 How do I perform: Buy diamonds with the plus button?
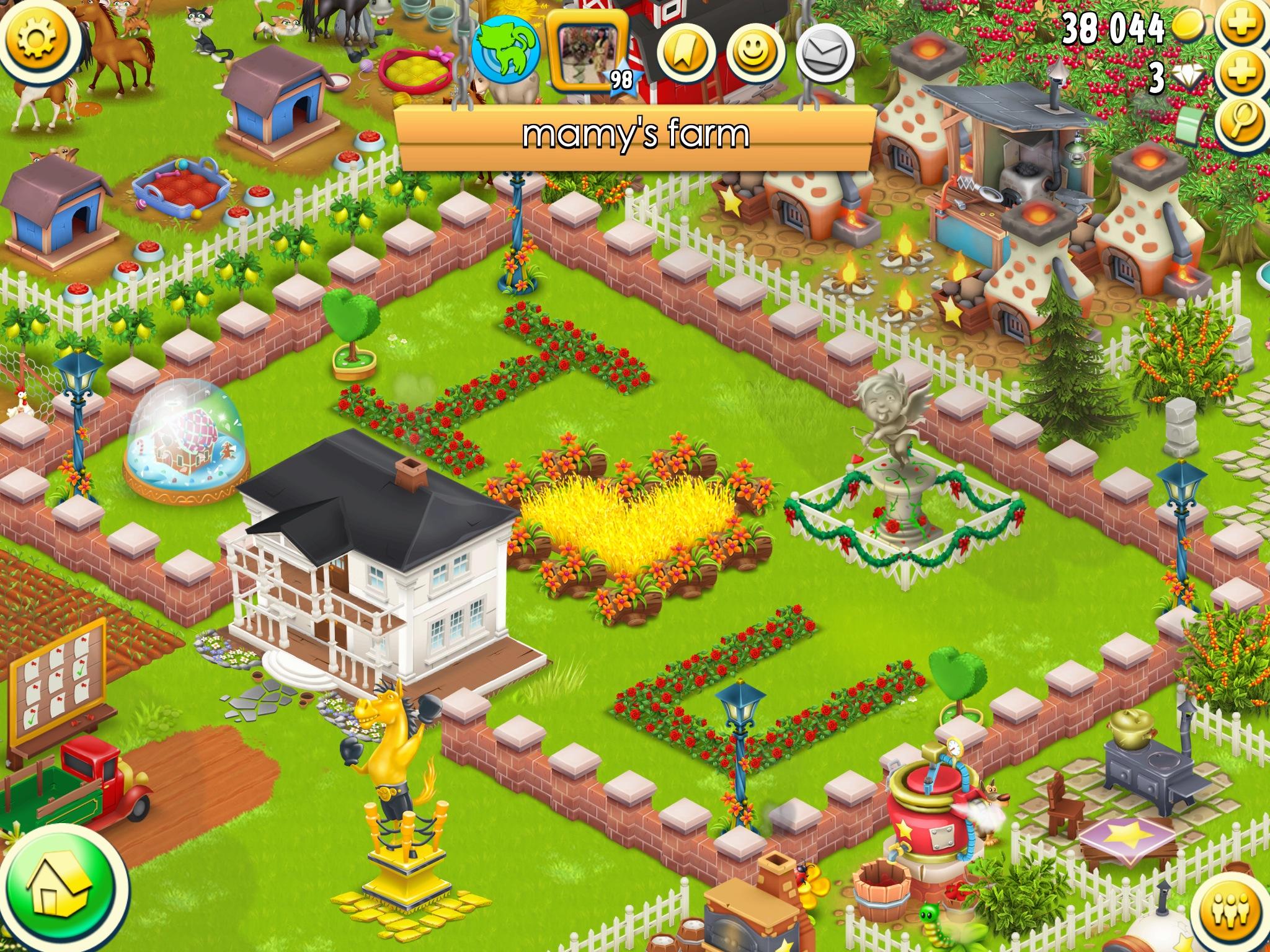tap(1242, 76)
